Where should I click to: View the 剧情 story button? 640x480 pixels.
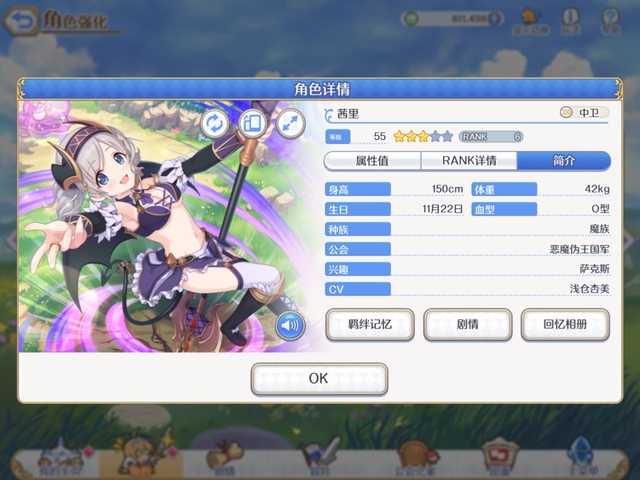tap(467, 325)
